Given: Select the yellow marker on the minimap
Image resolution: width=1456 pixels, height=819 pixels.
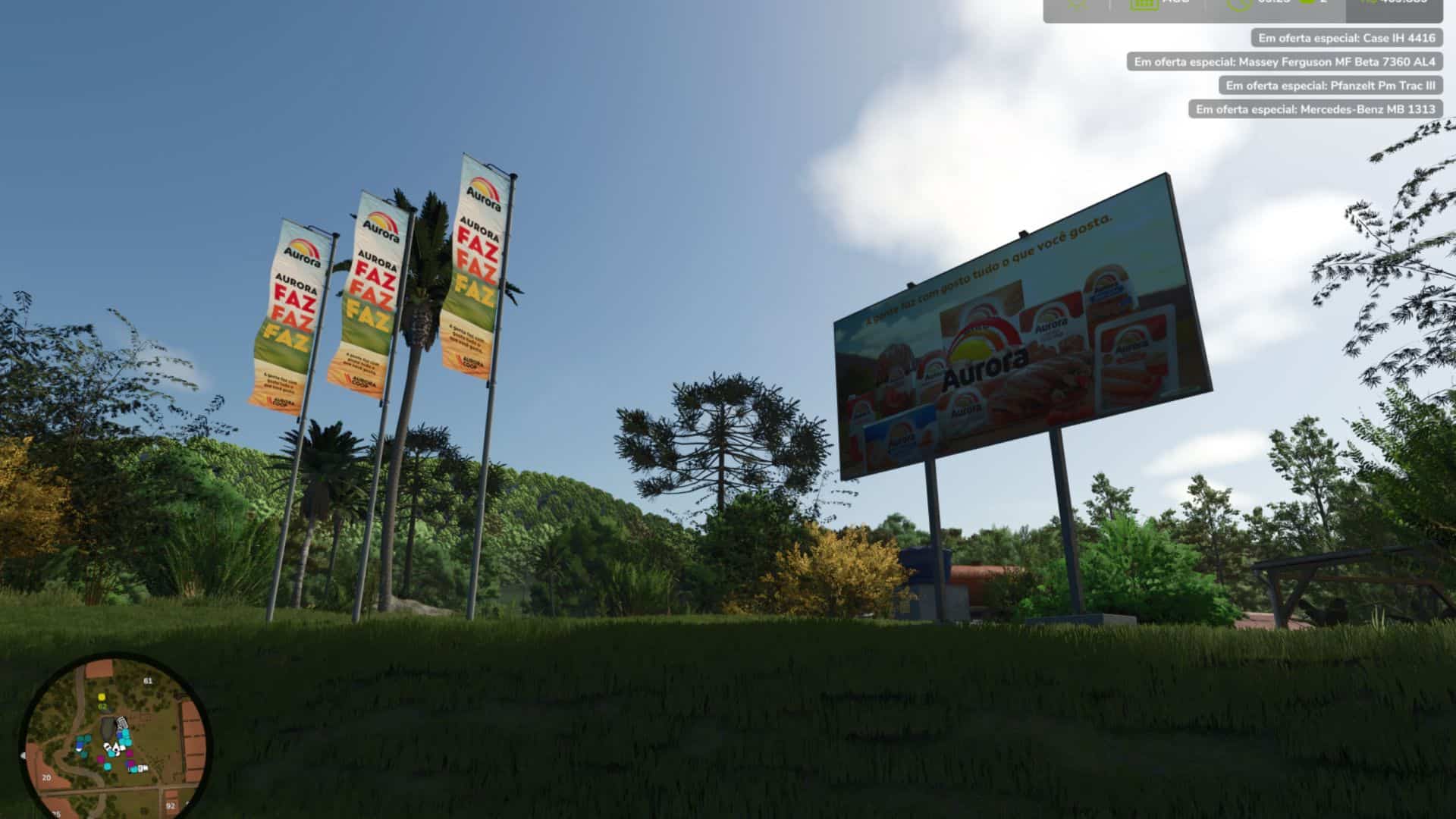Looking at the screenshot, I should 102,698.
